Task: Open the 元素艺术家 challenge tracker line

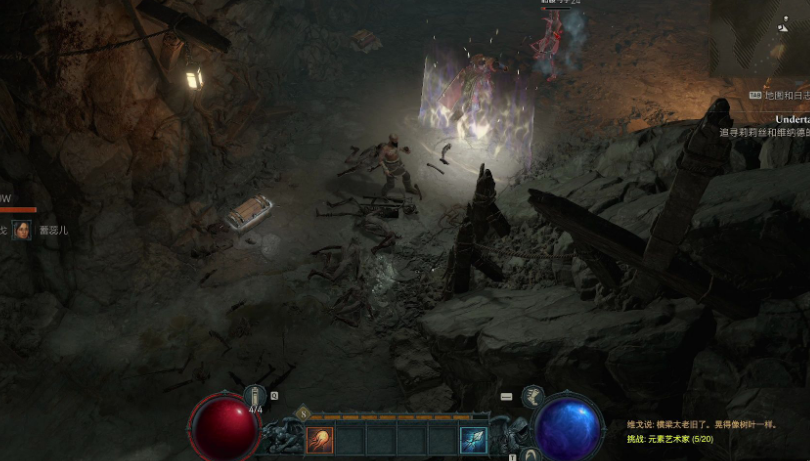Action: pos(669,439)
